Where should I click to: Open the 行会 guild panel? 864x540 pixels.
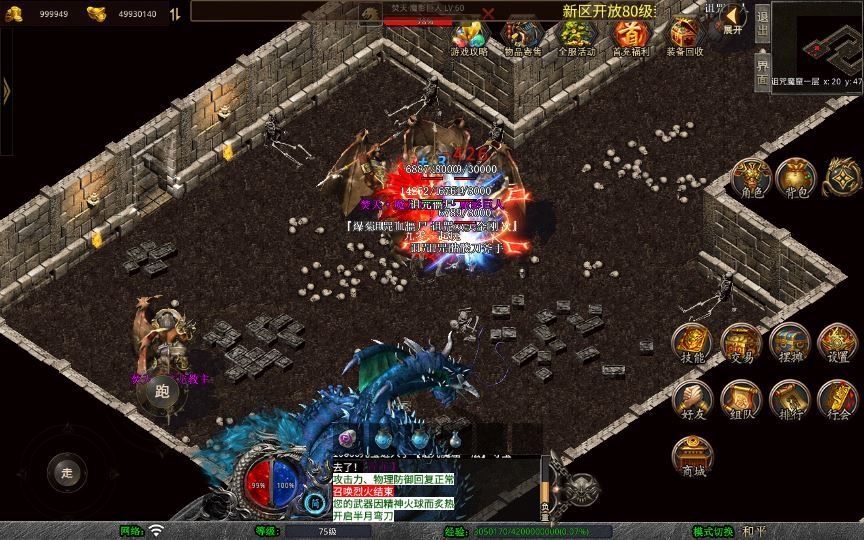pos(838,398)
